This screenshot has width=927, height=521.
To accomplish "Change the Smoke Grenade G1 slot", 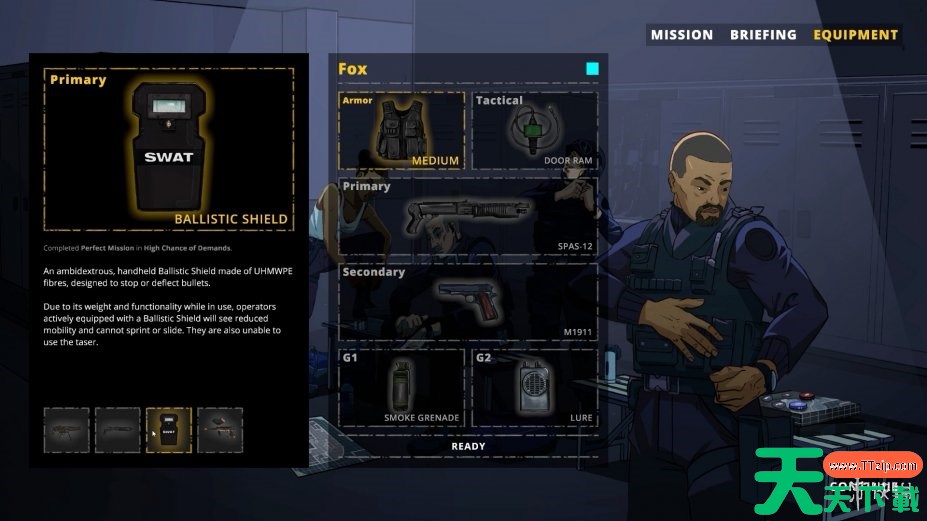I will [402, 386].
